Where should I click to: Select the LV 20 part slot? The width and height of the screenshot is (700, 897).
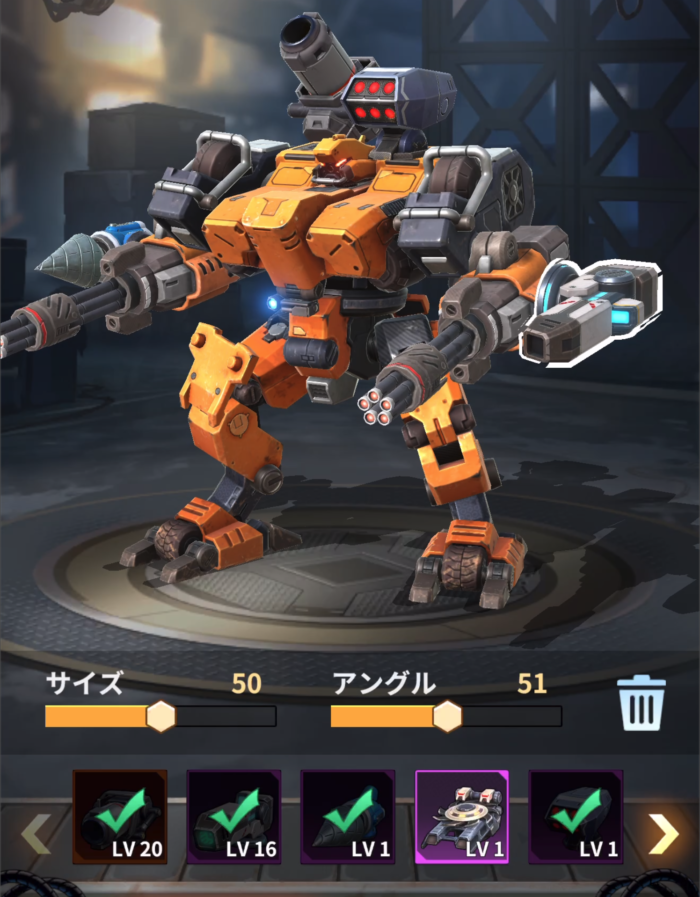pos(120,817)
